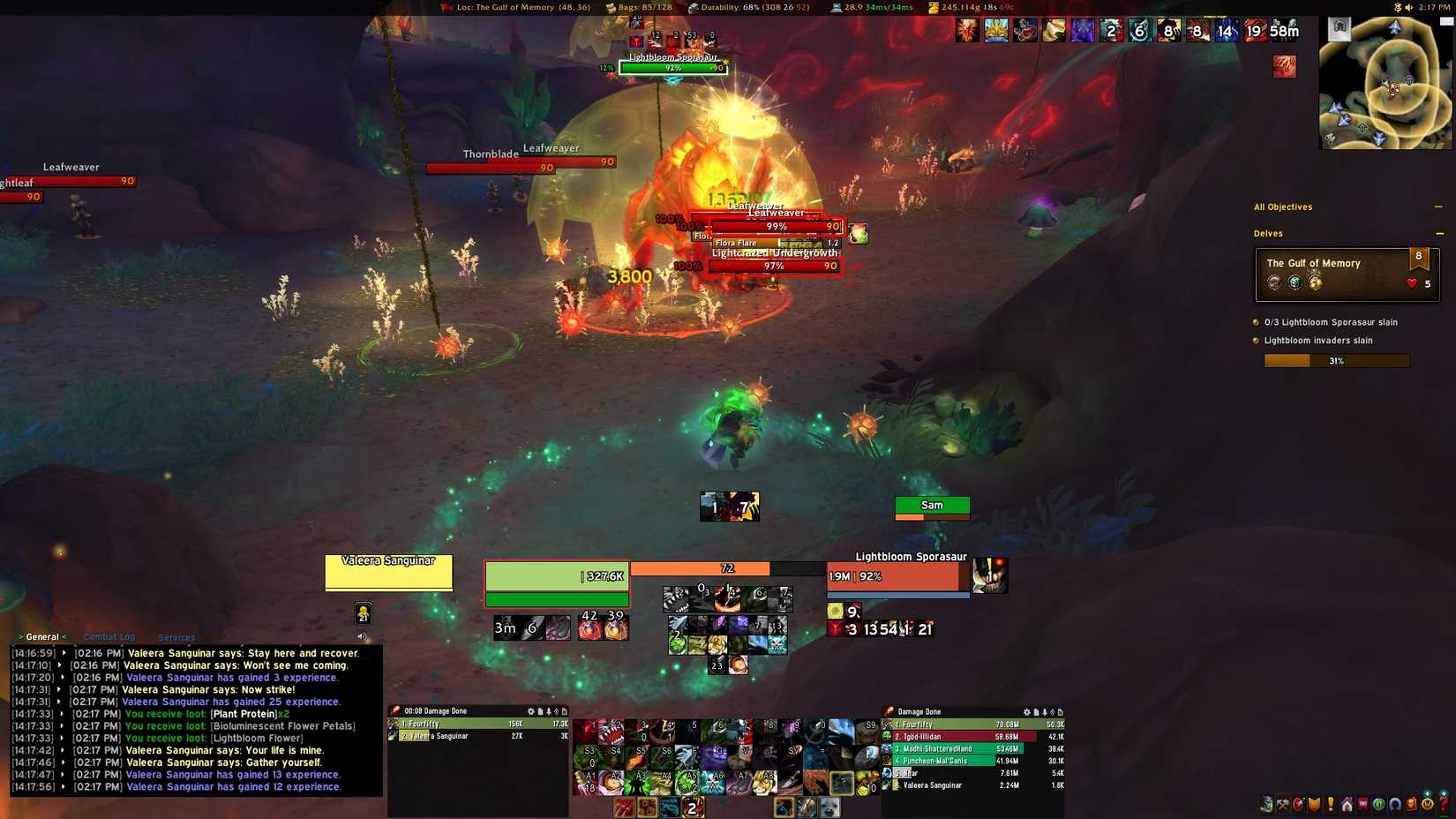Click the red claw debuff icon below buffs
Image resolution: width=1456 pixels, height=819 pixels.
tap(1284, 66)
